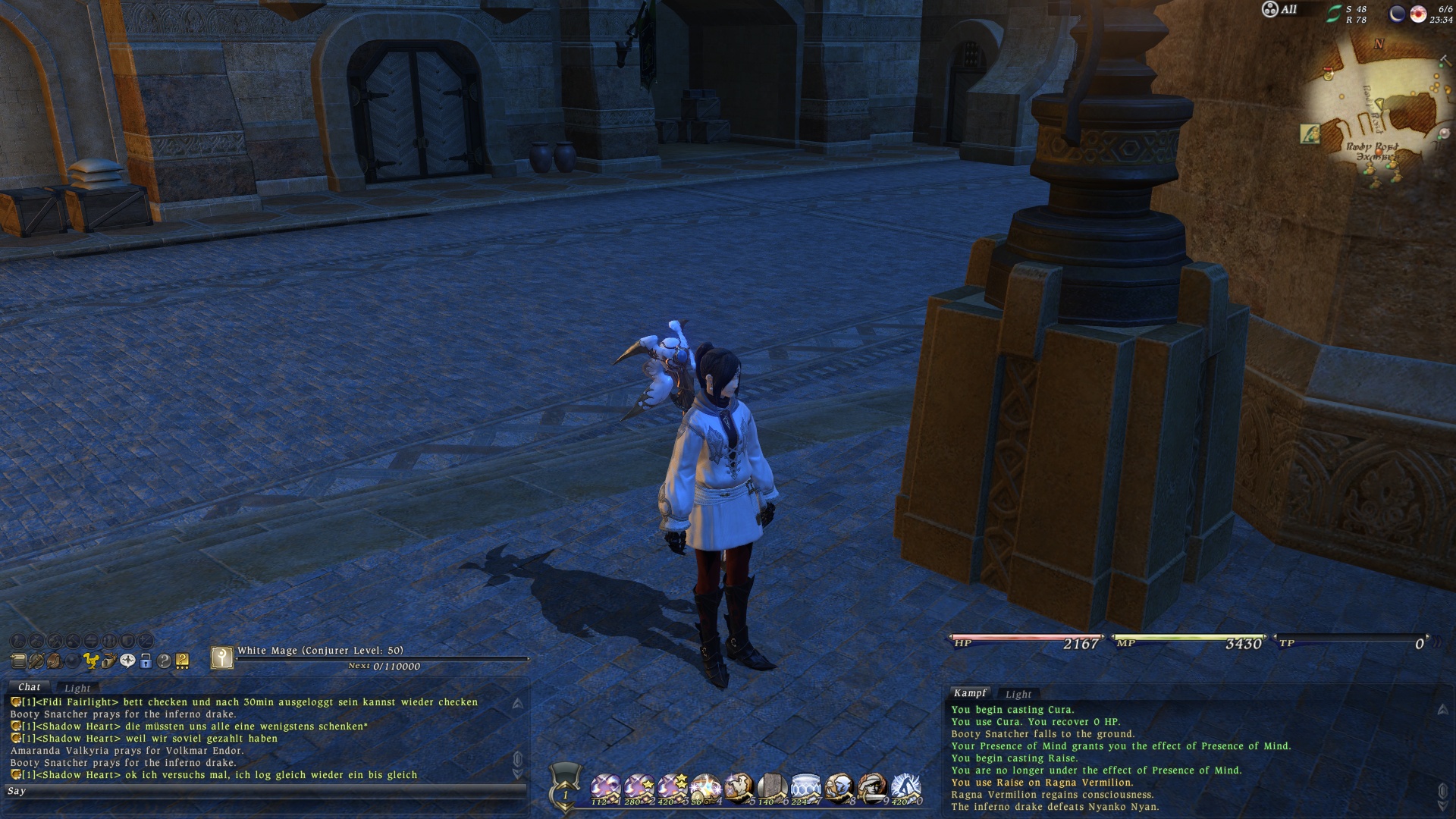Click the yellow chocobo menu icon
Image resolution: width=1456 pixels, height=819 pixels.
click(x=91, y=661)
